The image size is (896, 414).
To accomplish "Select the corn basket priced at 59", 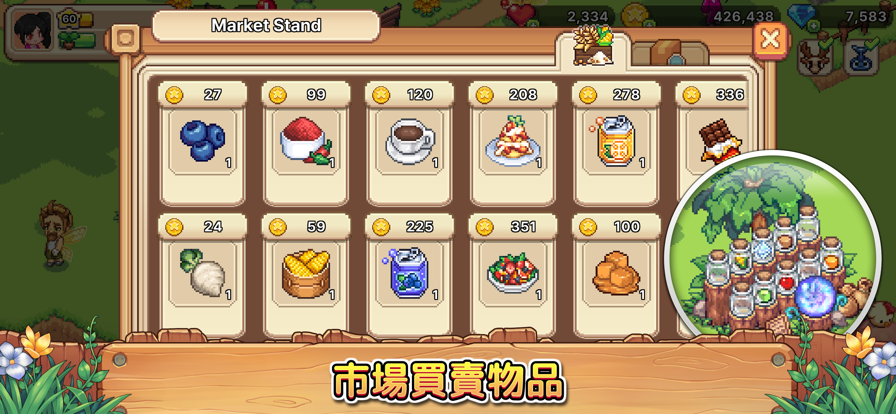I will tap(306, 272).
